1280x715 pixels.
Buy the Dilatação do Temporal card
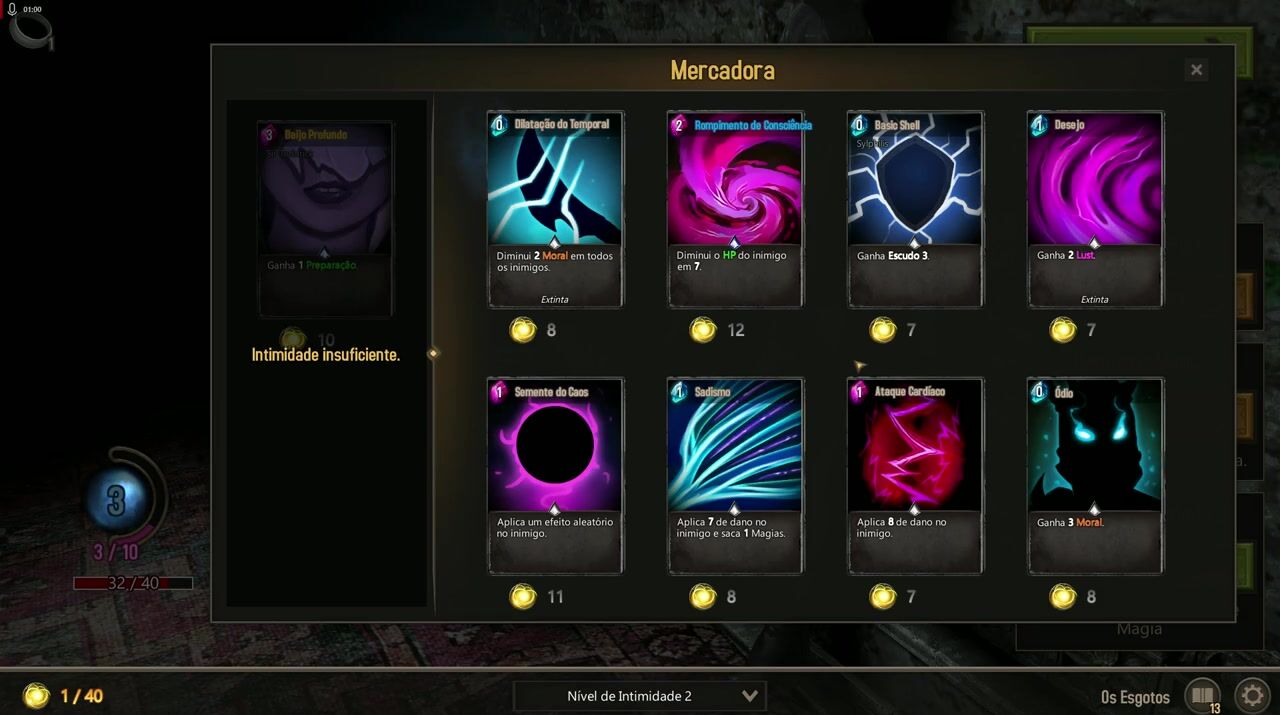556,209
